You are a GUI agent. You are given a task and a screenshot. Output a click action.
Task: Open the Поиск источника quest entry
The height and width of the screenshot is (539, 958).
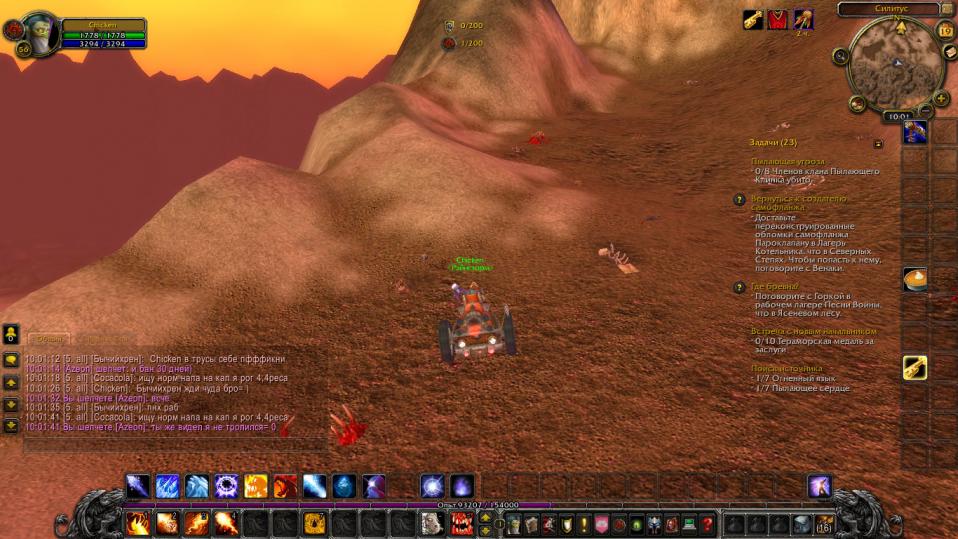click(x=787, y=368)
